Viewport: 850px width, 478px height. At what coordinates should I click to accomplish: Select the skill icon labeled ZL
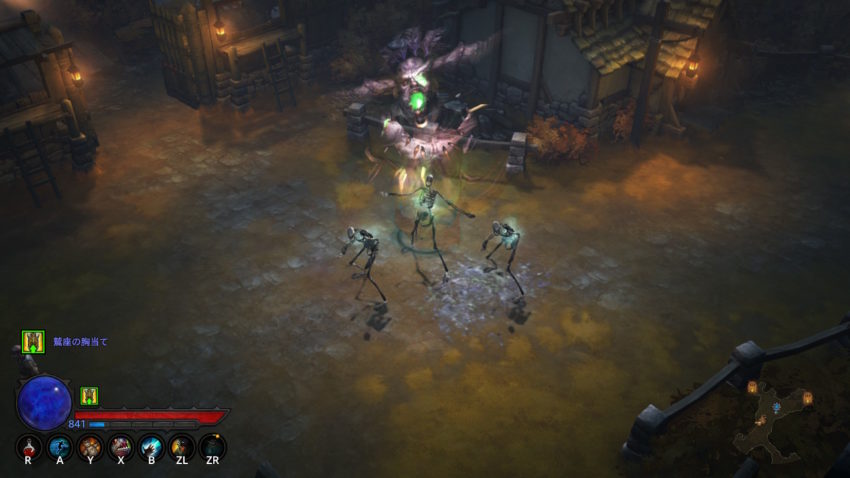(x=182, y=446)
